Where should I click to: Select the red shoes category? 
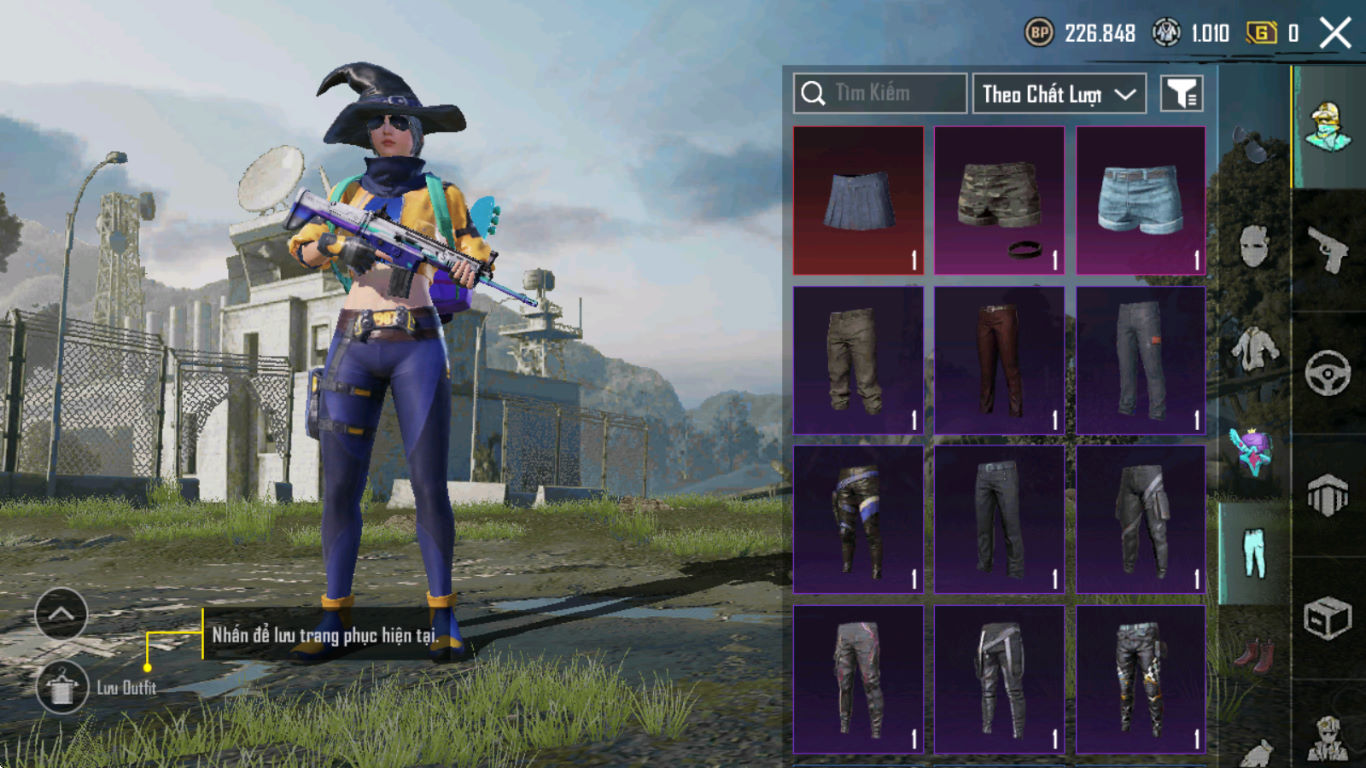coord(1254,657)
